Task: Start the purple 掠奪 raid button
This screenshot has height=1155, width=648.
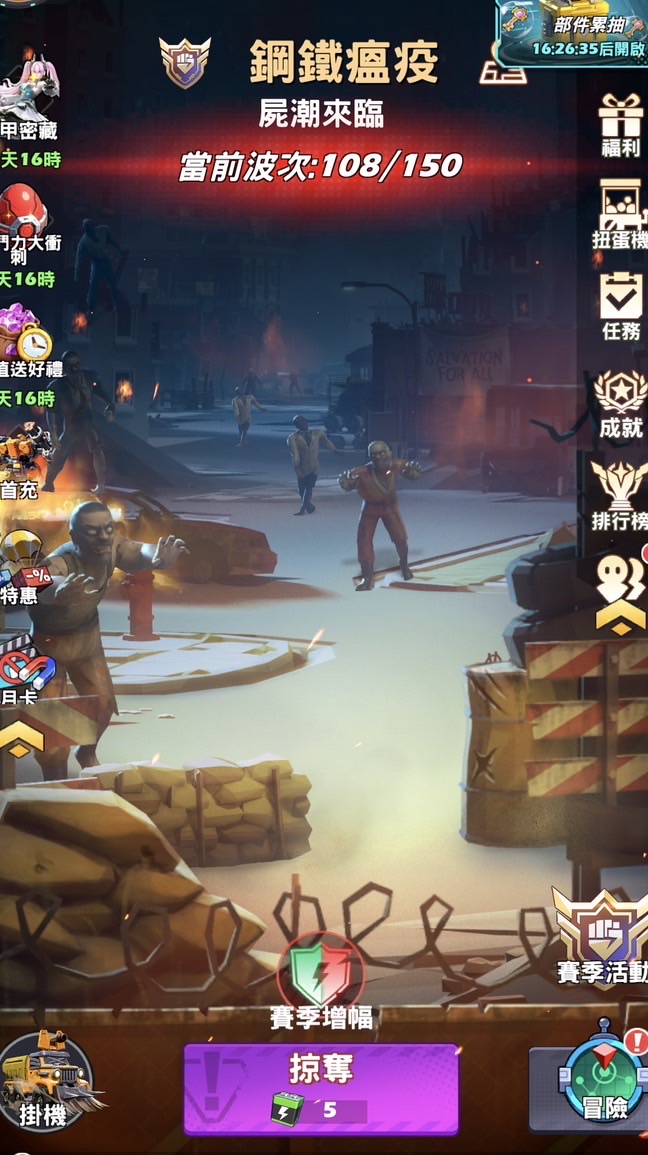Action: 321,1088
